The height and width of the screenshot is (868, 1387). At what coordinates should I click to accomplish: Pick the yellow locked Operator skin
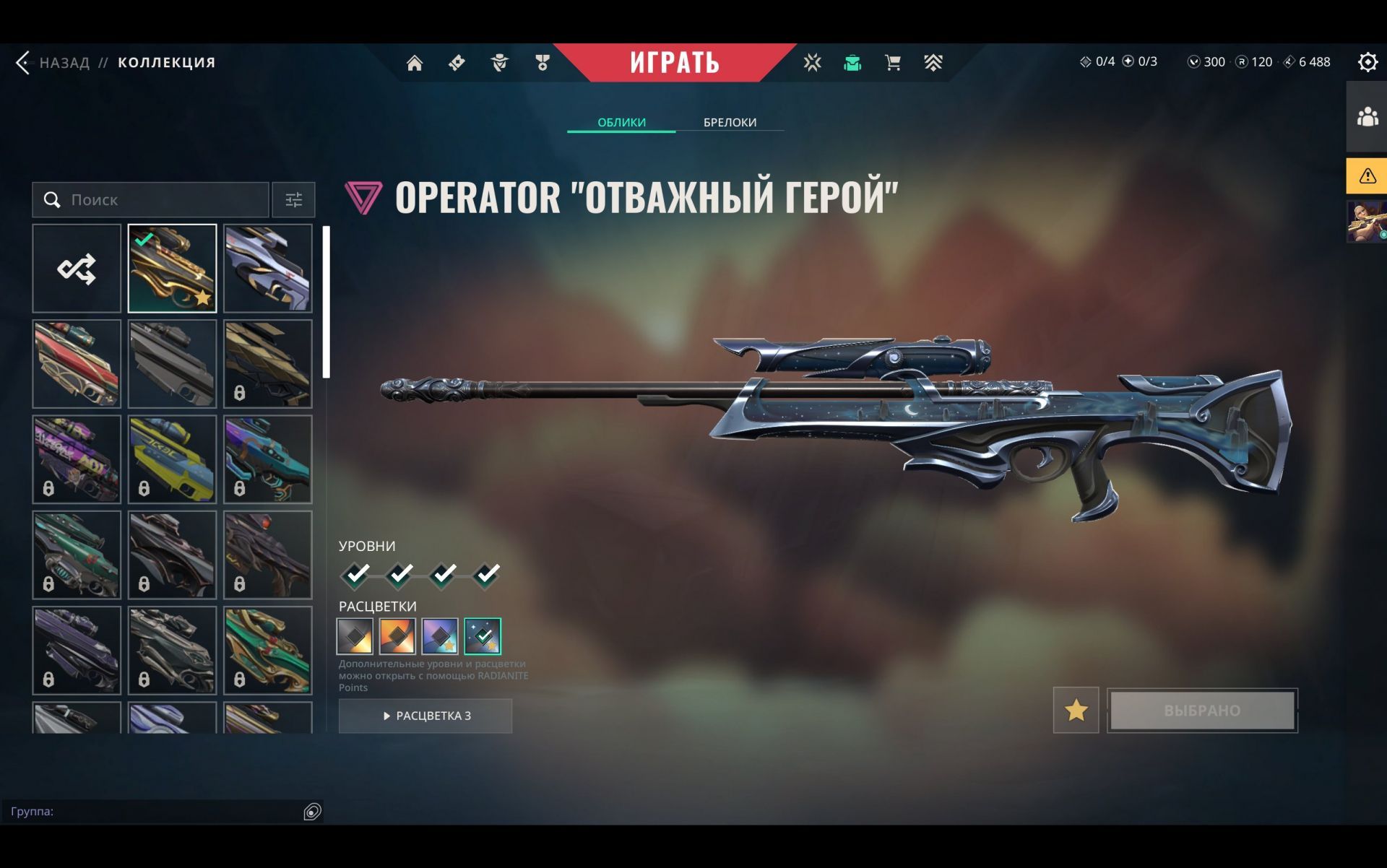coord(172,459)
